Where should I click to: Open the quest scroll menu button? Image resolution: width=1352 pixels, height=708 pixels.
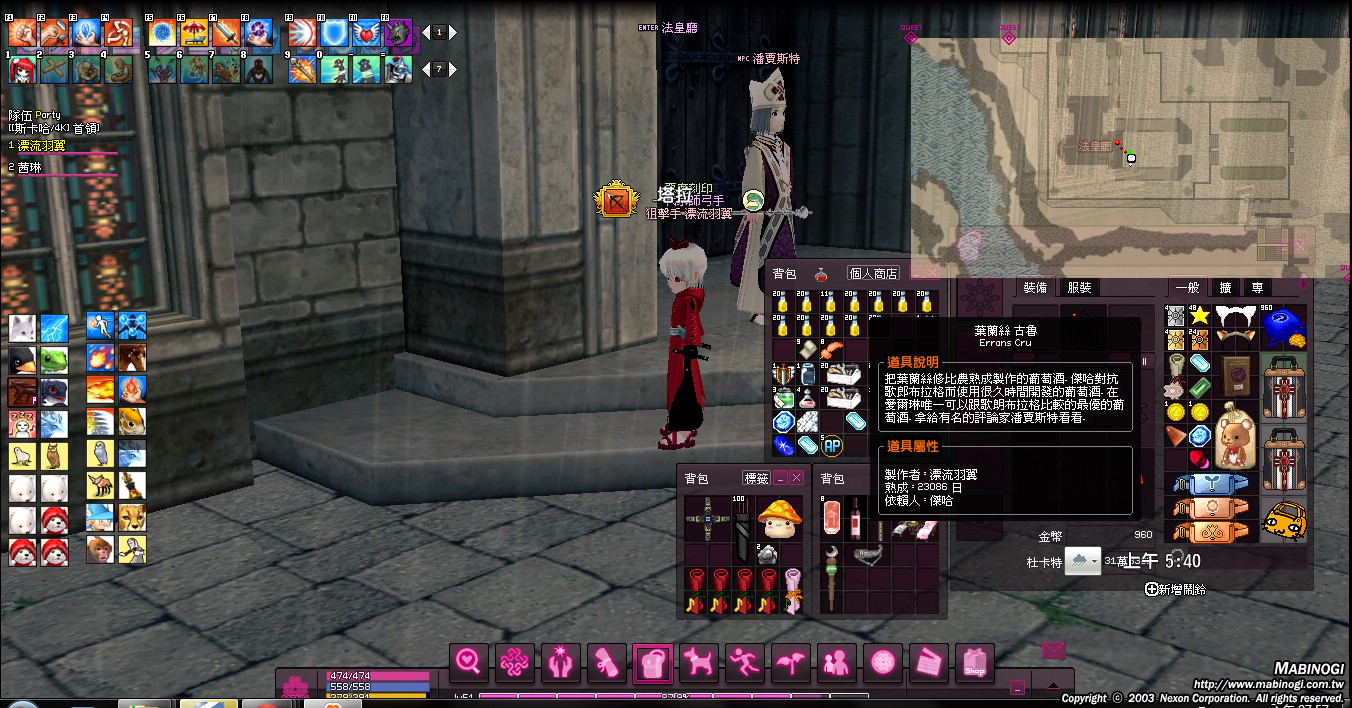(606, 662)
